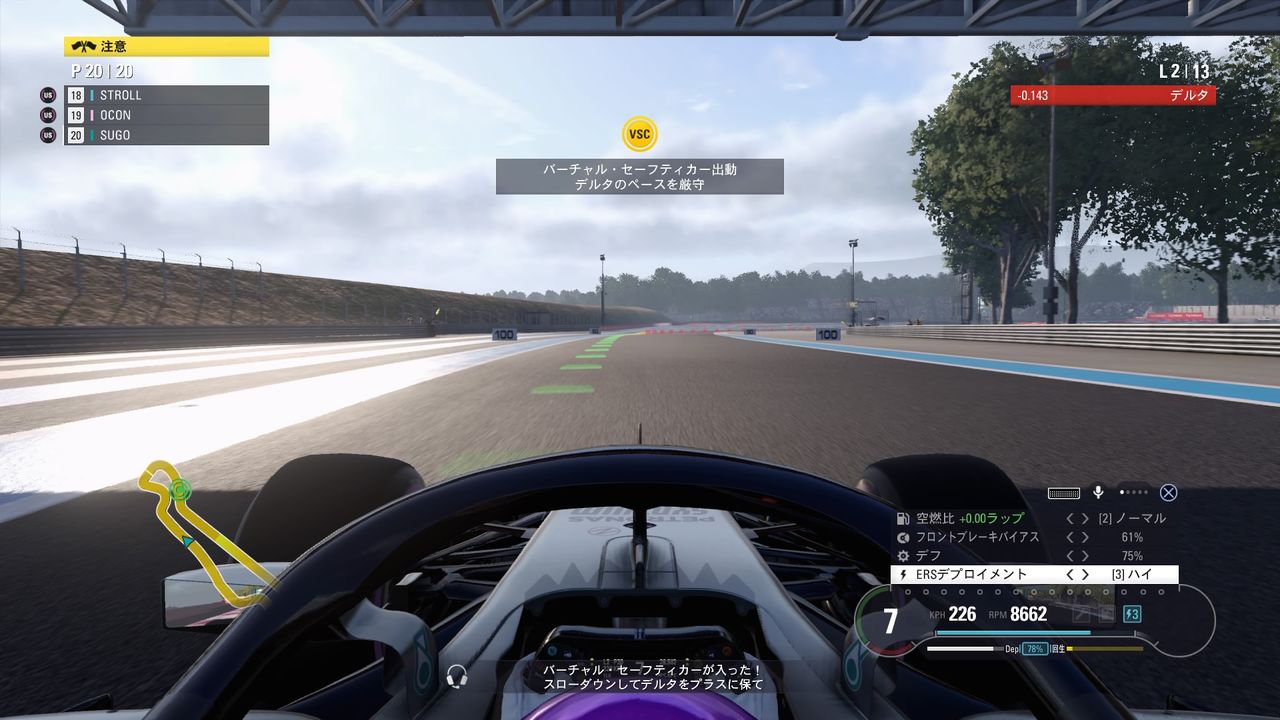Click the ERS lightning bolt icon
The image size is (1280, 720).
903,574
